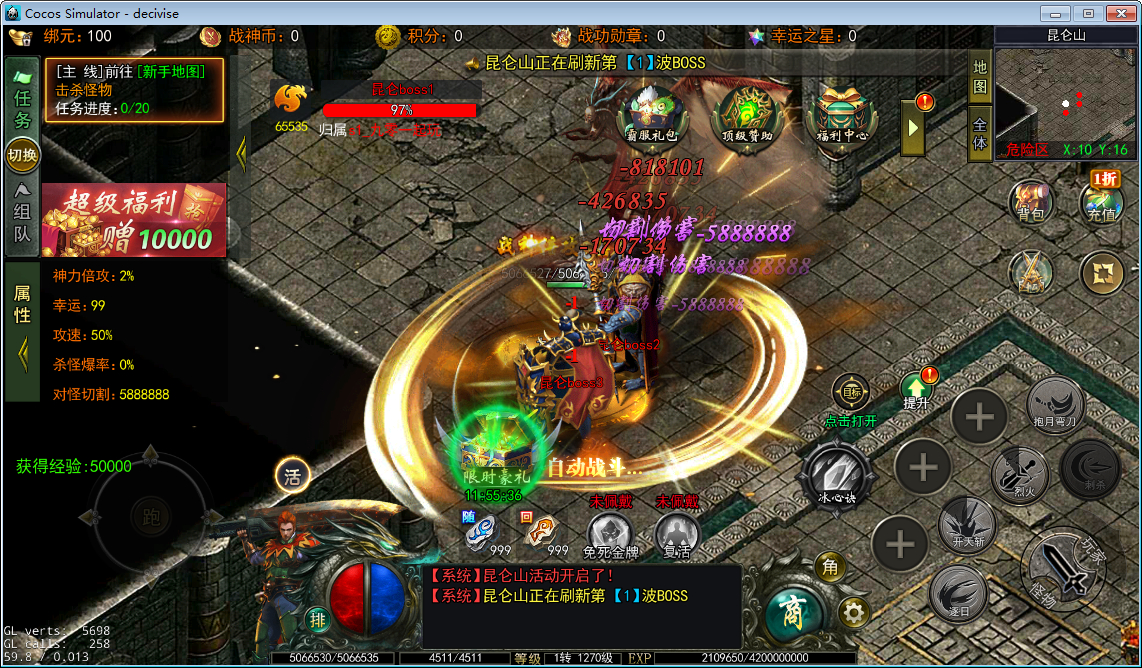Open the 背包 backpack icon
The image size is (1142, 668).
pyautogui.click(x=1029, y=201)
